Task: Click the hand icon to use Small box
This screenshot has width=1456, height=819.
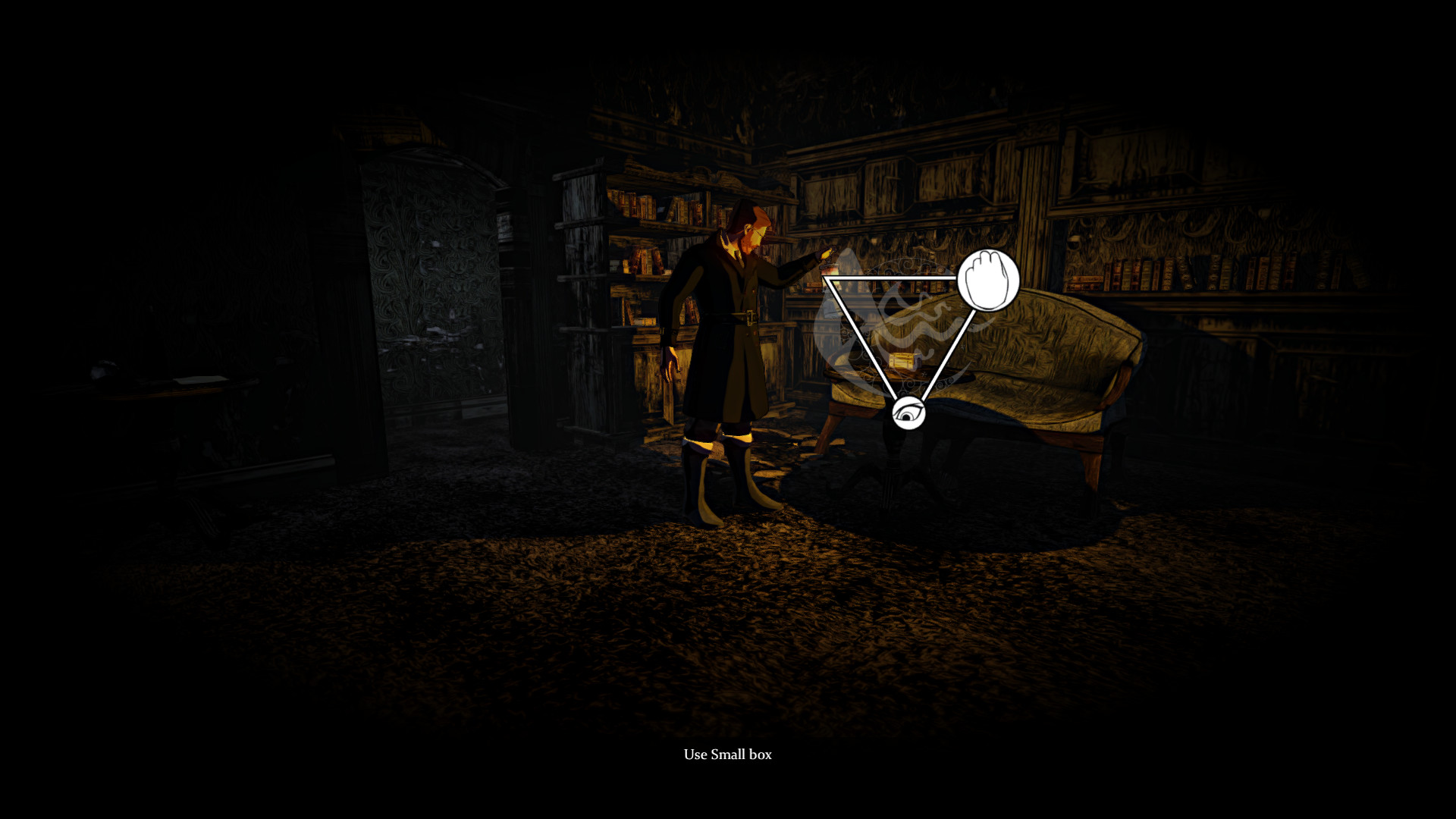Action: point(987,280)
